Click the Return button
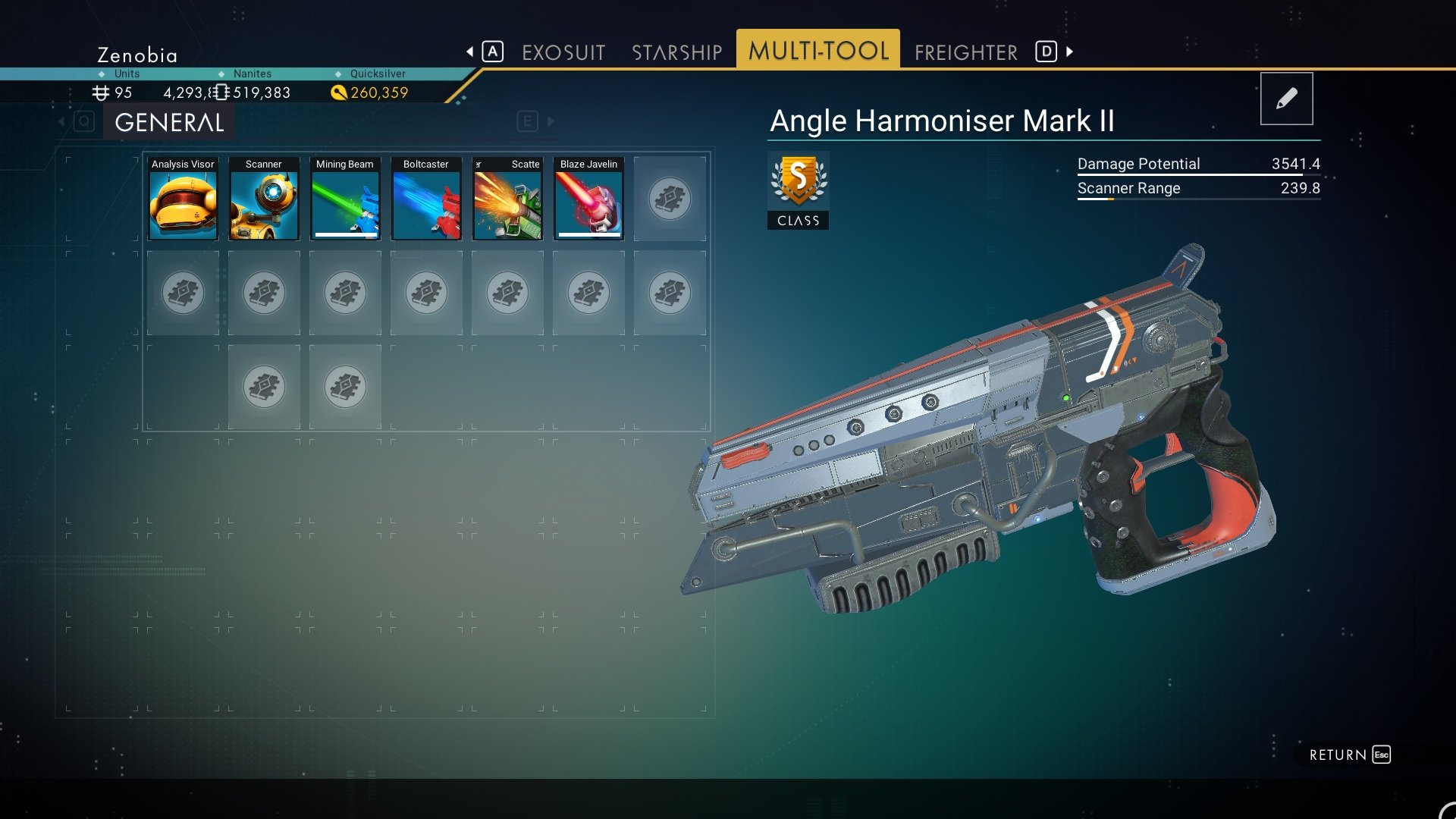 click(1349, 755)
